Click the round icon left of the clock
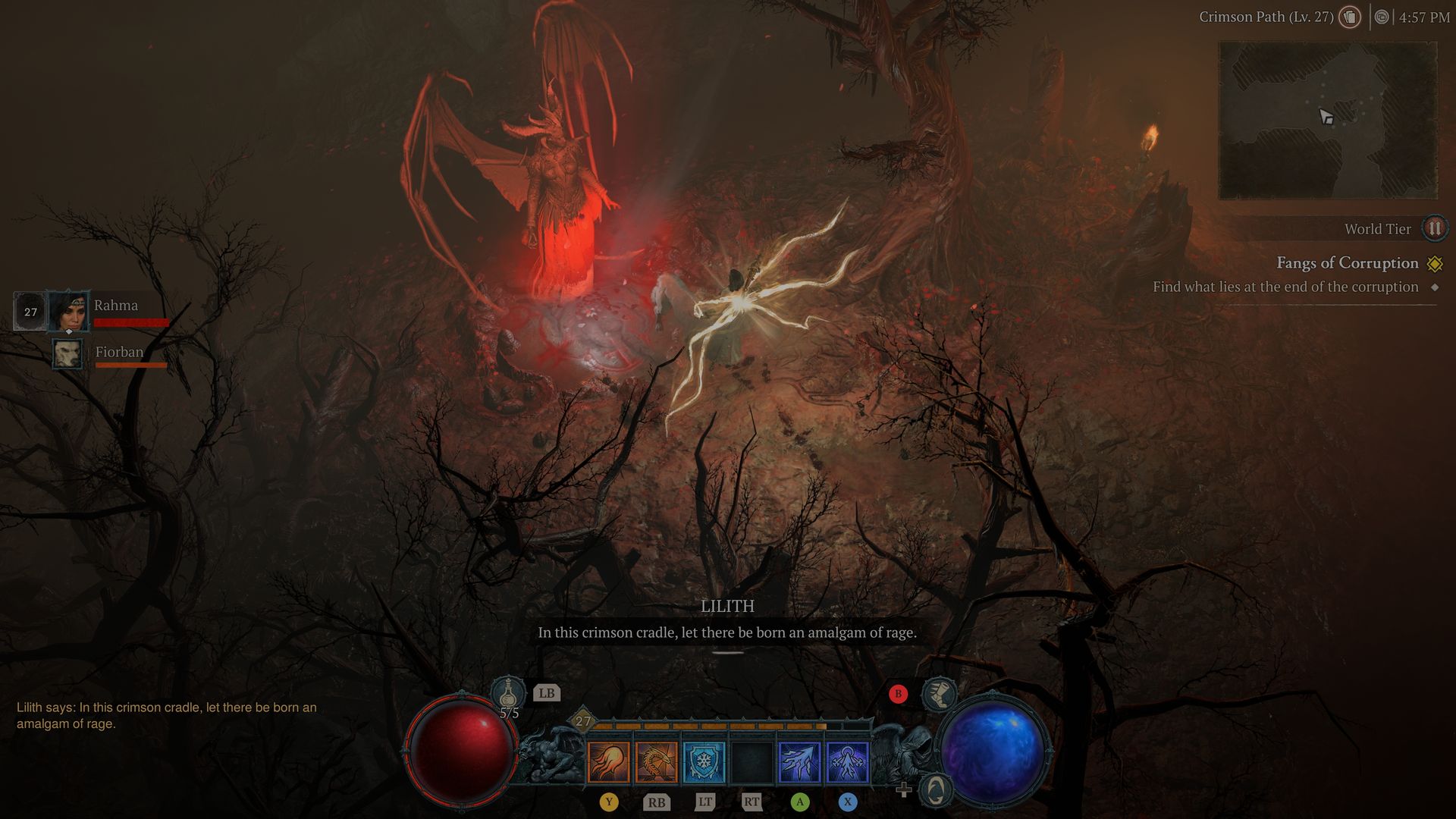The width and height of the screenshot is (1456, 819). click(1382, 17)
